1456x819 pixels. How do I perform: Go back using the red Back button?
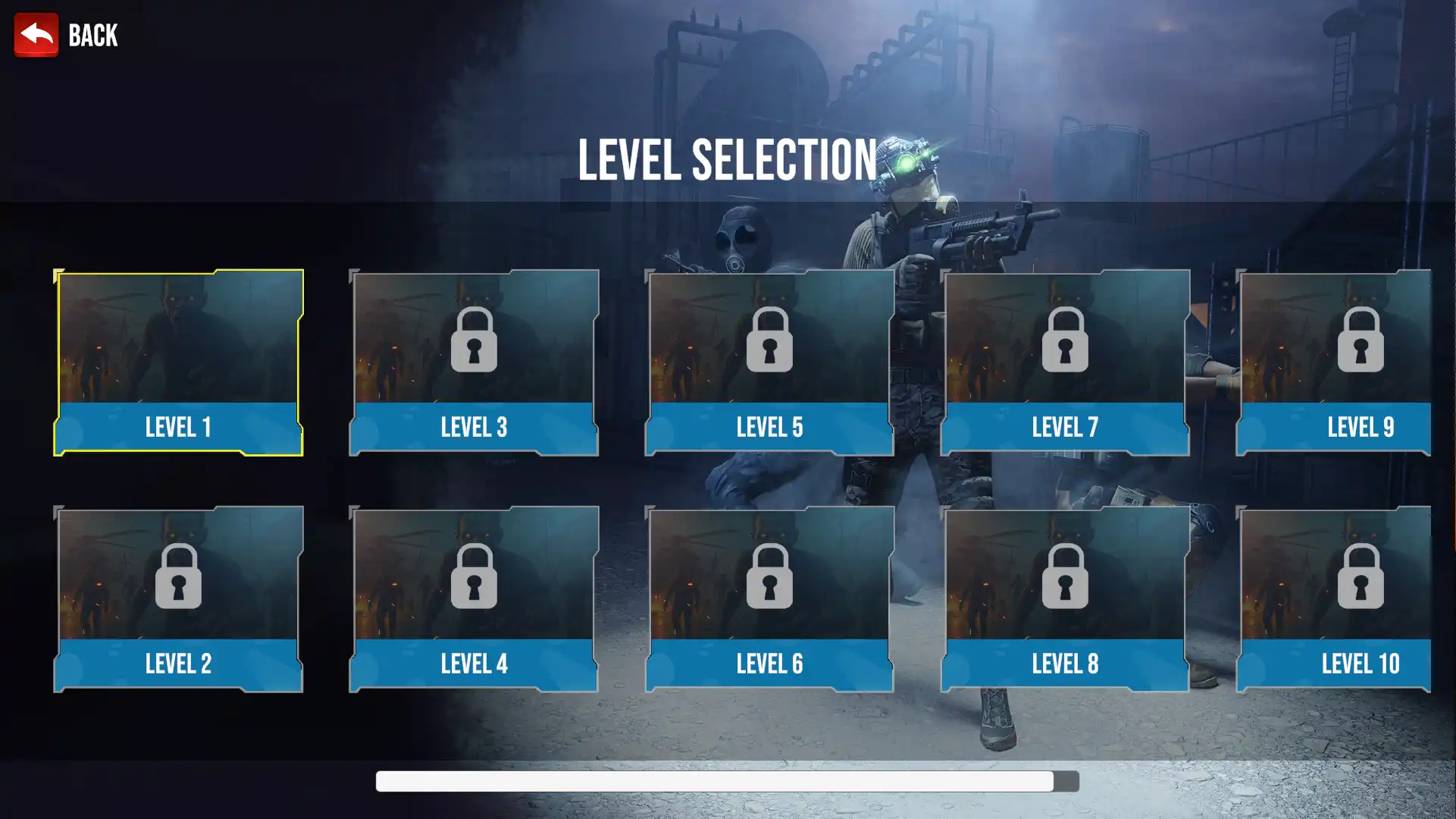click(36, 35)
